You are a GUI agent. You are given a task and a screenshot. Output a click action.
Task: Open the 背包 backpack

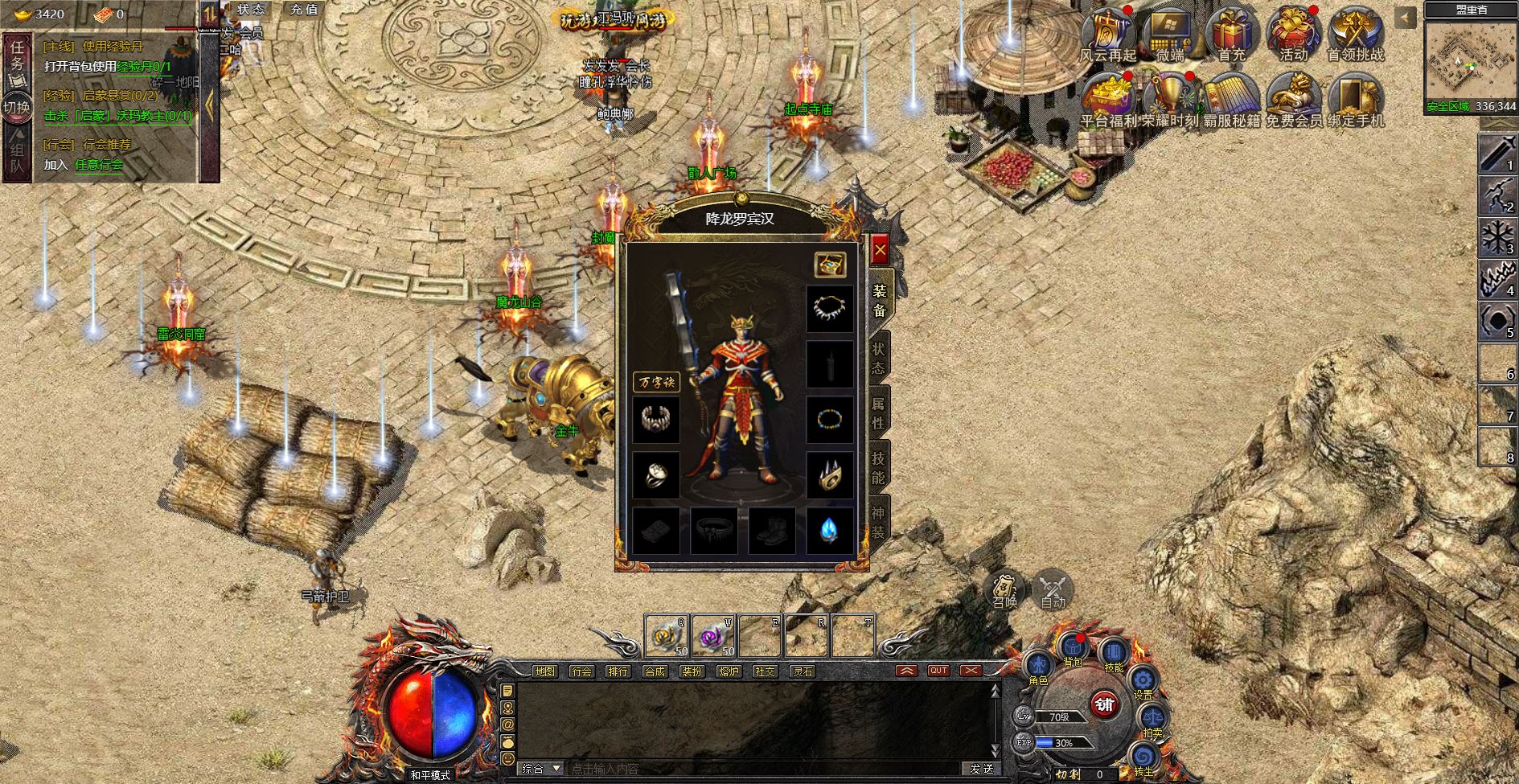tap(1073, 648)
